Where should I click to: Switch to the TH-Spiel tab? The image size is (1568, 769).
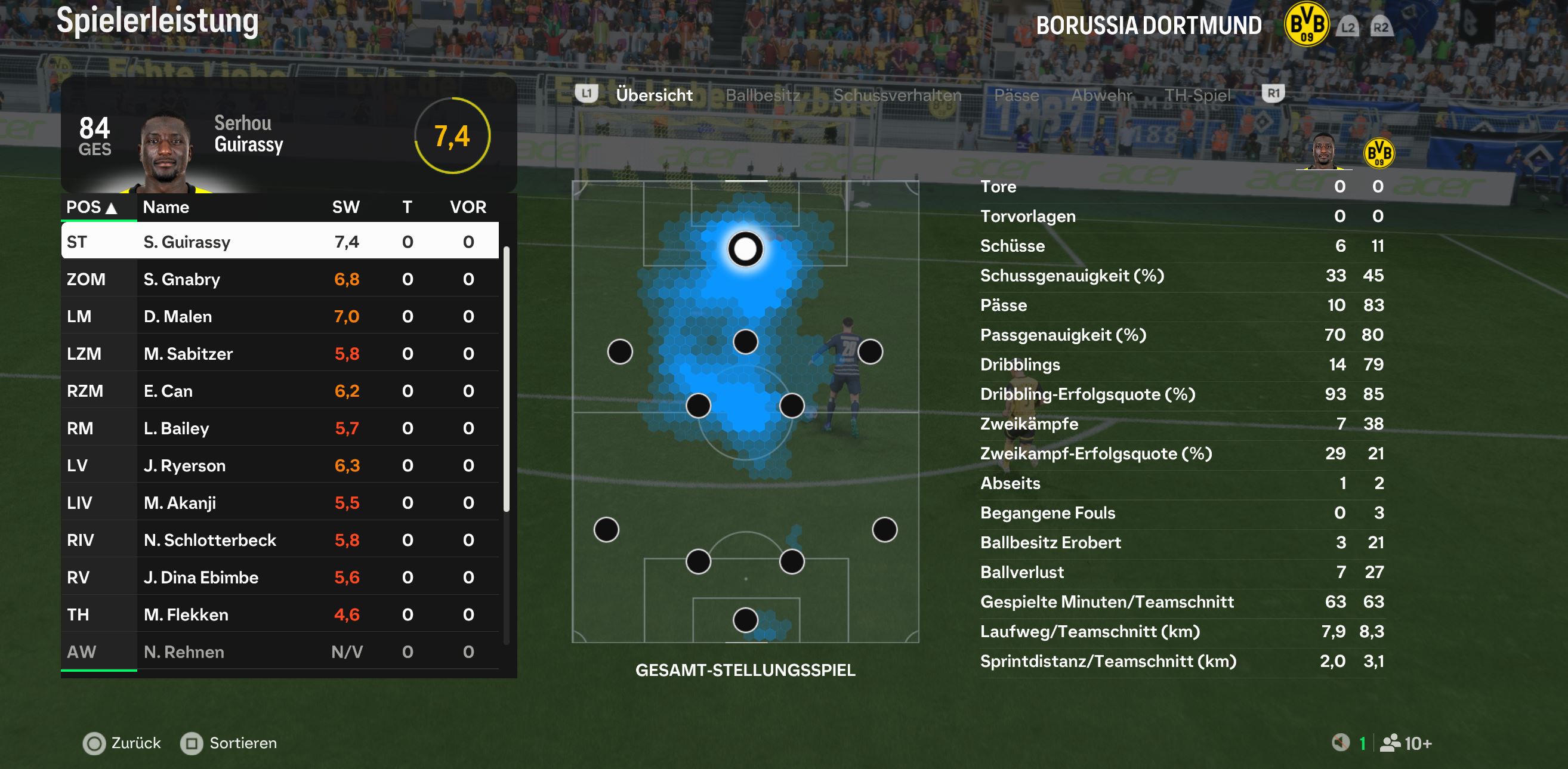coord(1197,95)
